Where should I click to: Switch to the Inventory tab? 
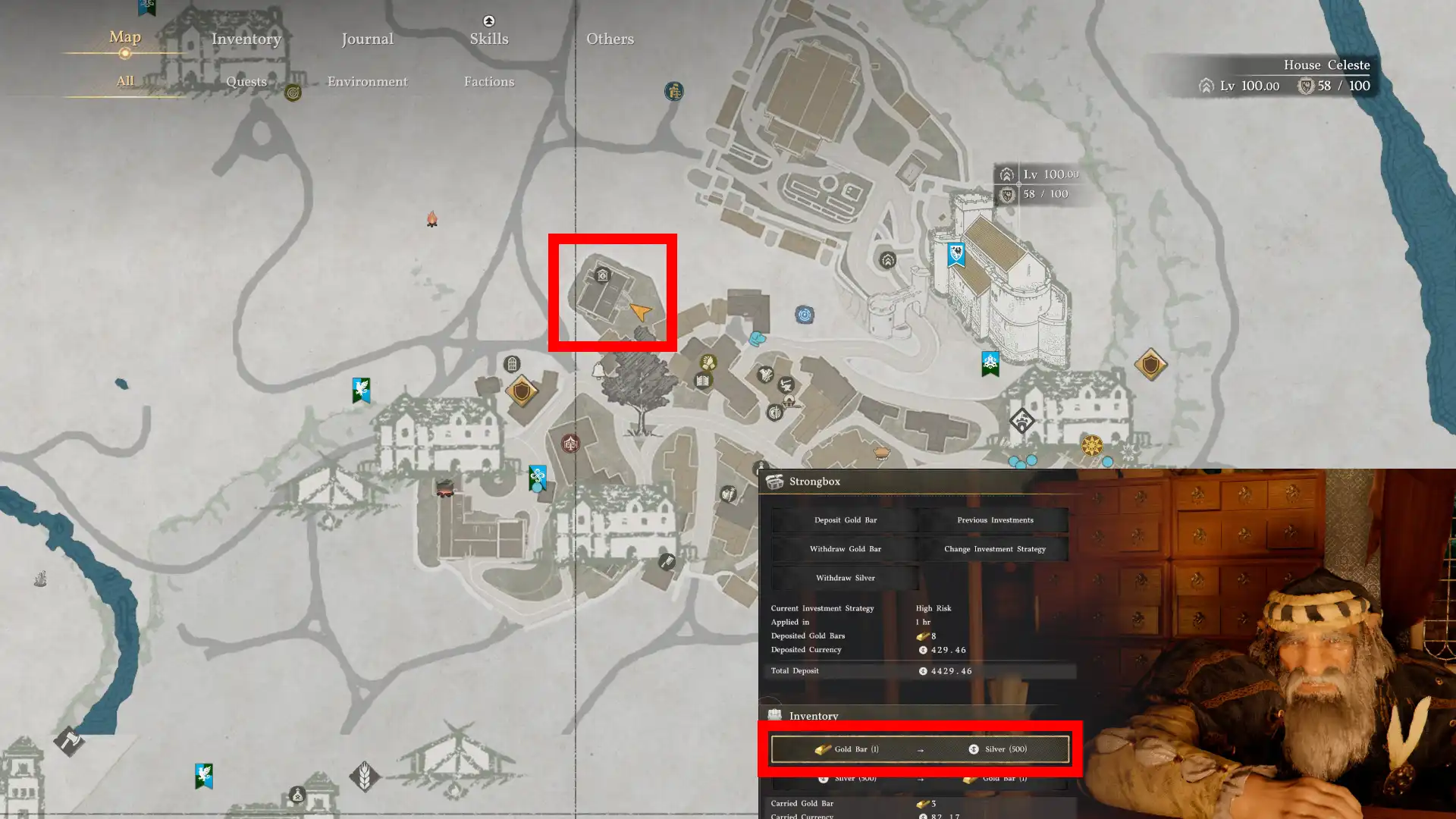pos(246,39)
